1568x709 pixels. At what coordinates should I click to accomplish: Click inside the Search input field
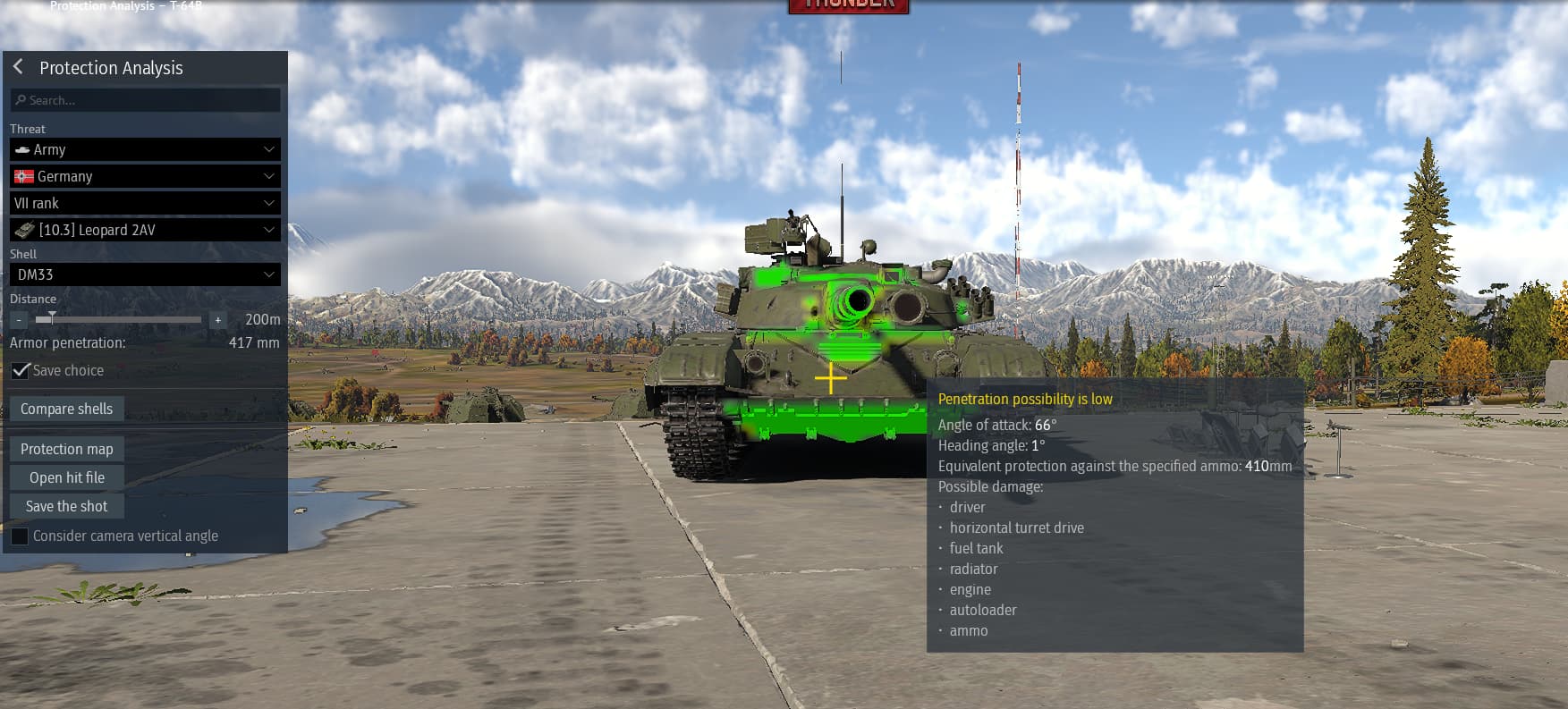[x=143, y=100]
